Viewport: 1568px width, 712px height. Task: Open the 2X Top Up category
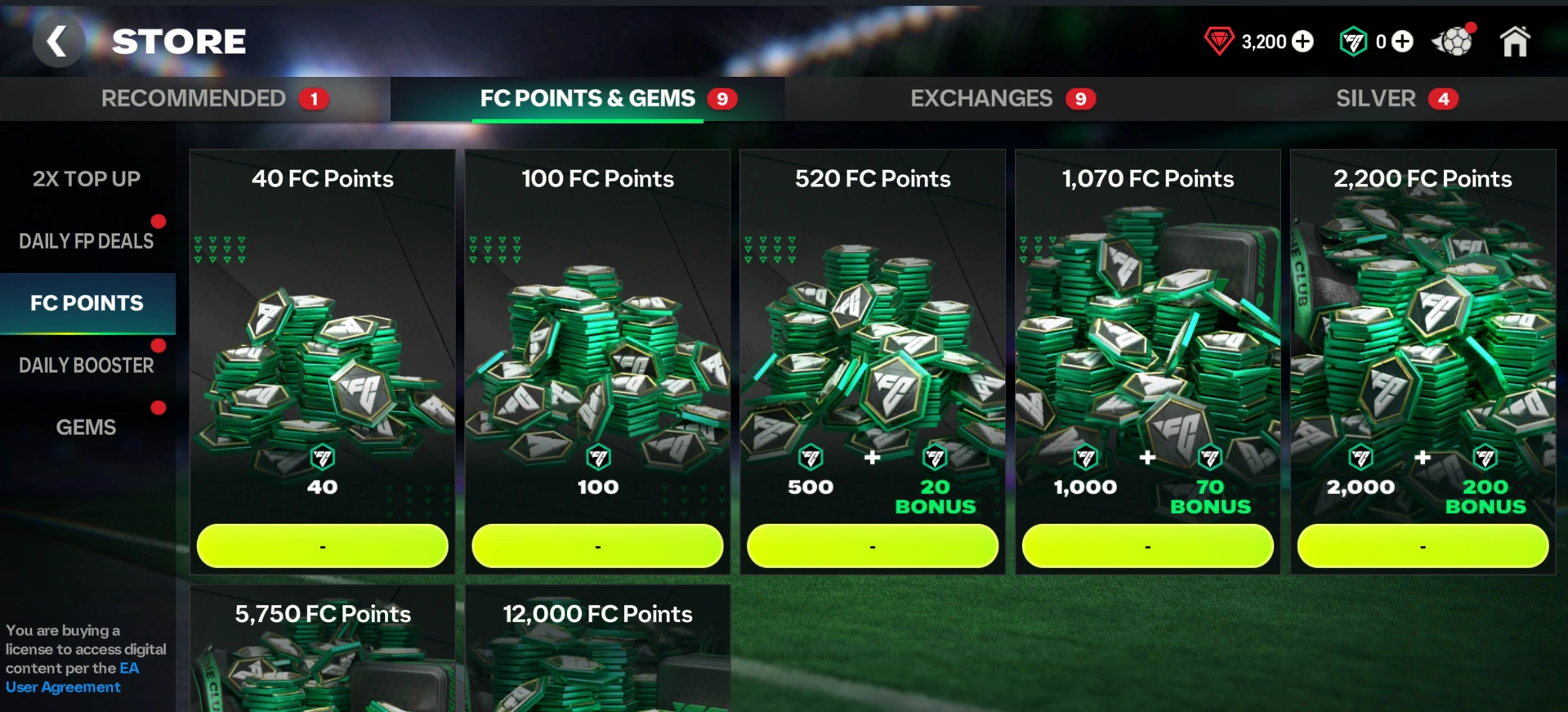pyautogui.click(x=87, y=179)
